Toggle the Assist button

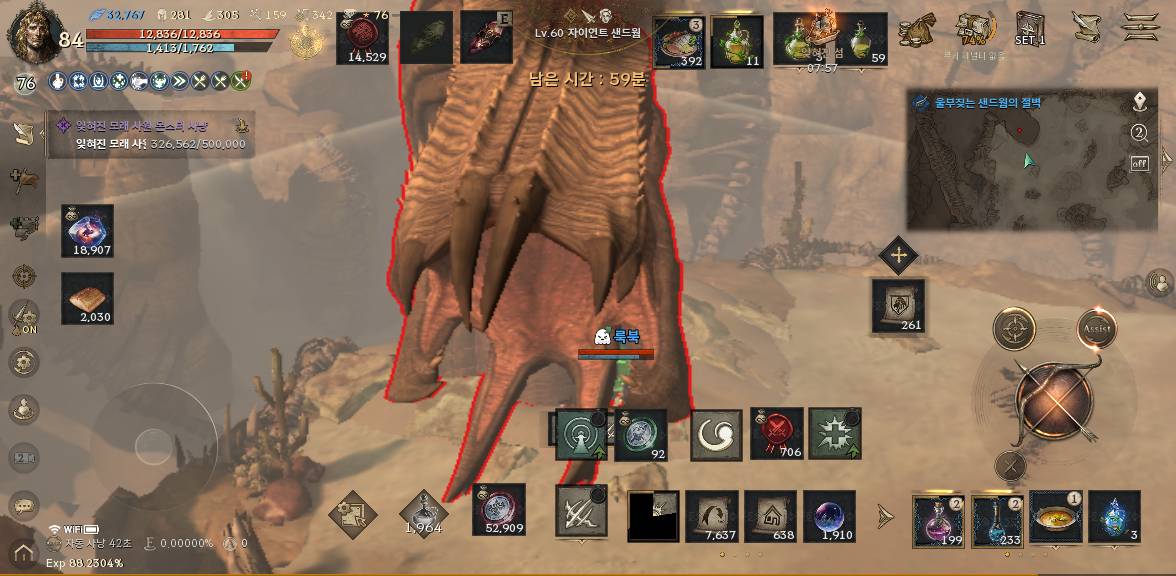pos(1096,329)
